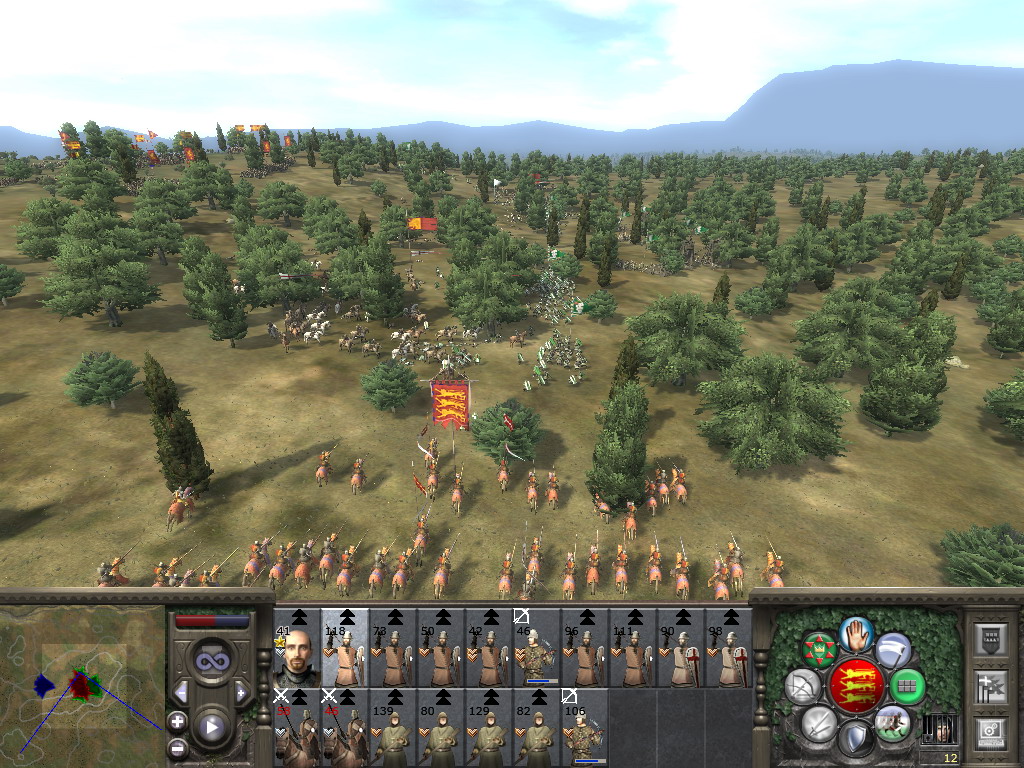1024x768 pixels.
Task: Select the archer unit card with 46 men
Action: [537, 648]
